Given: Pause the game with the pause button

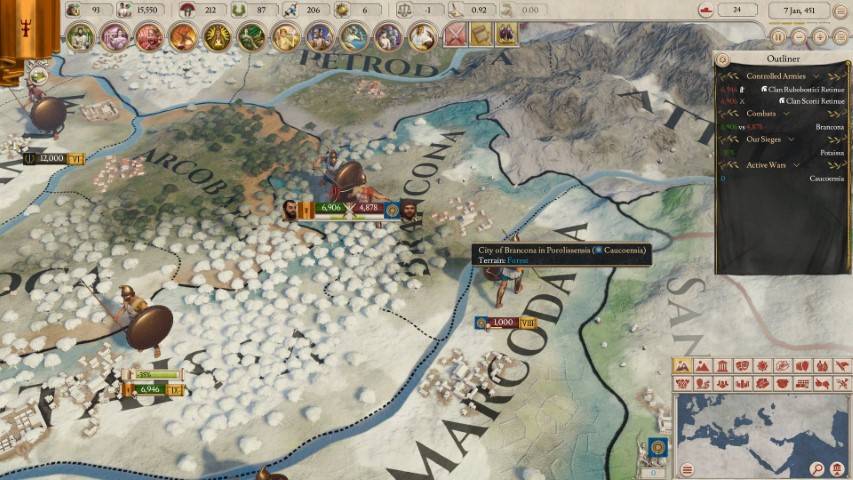Looking at the screenshot, I should (x=776, y=36).
